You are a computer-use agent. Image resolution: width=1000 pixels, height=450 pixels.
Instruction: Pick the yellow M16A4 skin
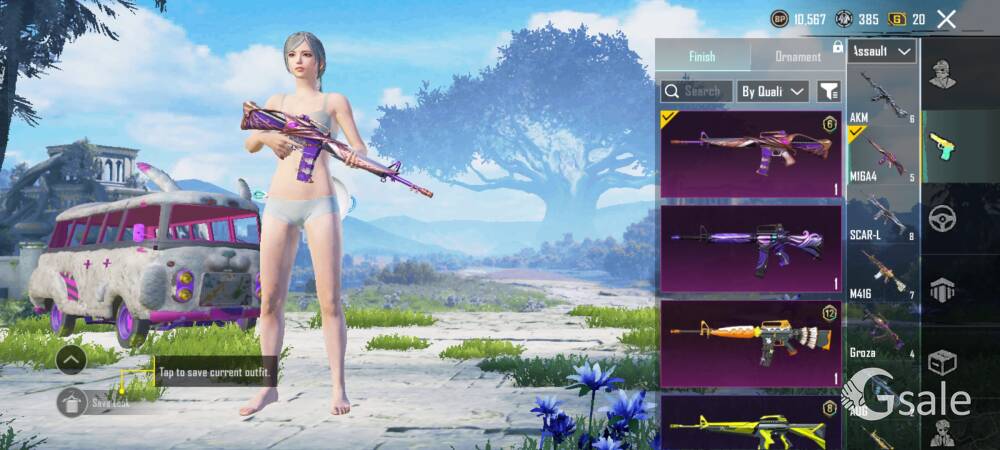[750, 423]
